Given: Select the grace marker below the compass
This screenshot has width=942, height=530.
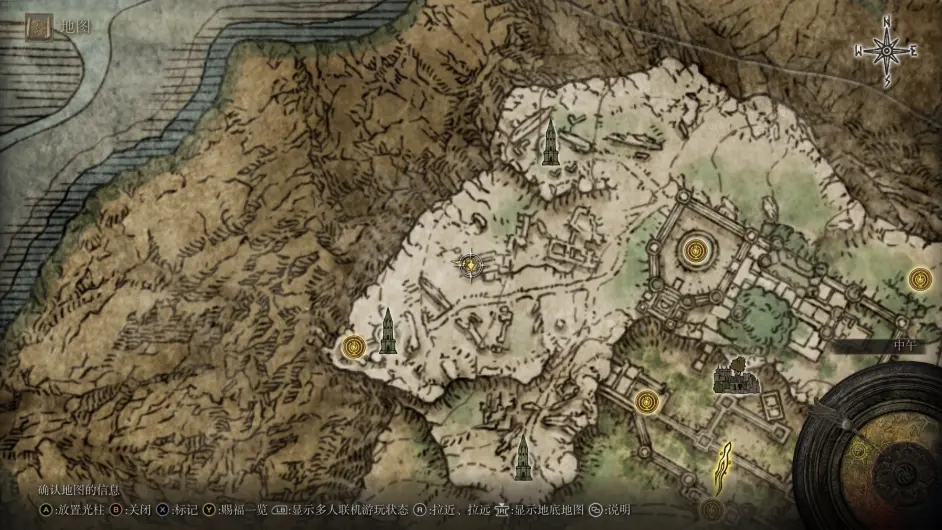Looking at the screenshot, I should (921, 280).
